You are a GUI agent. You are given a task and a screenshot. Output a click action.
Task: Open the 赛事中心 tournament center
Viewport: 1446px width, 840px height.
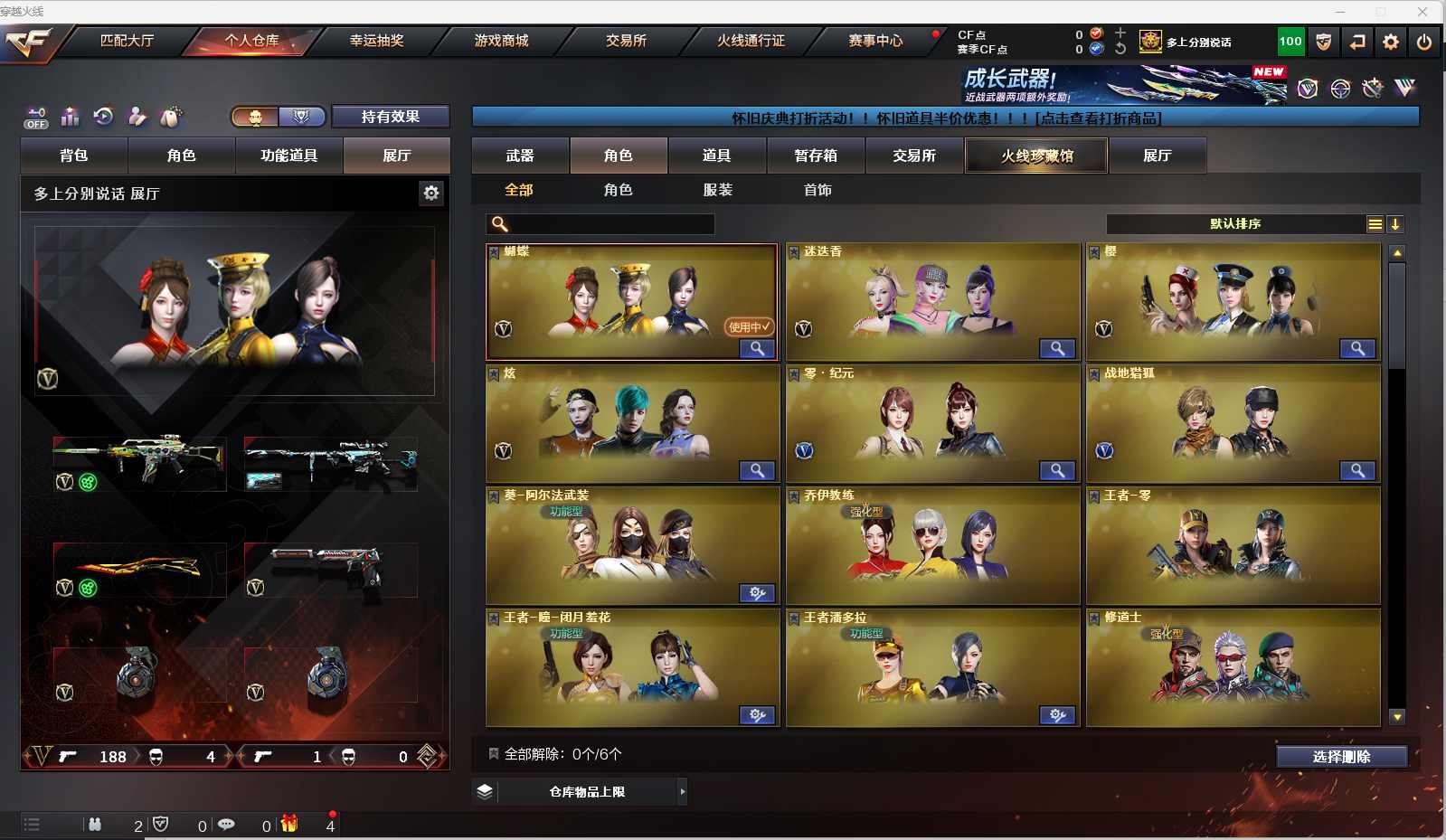click(x=875, y=41)
